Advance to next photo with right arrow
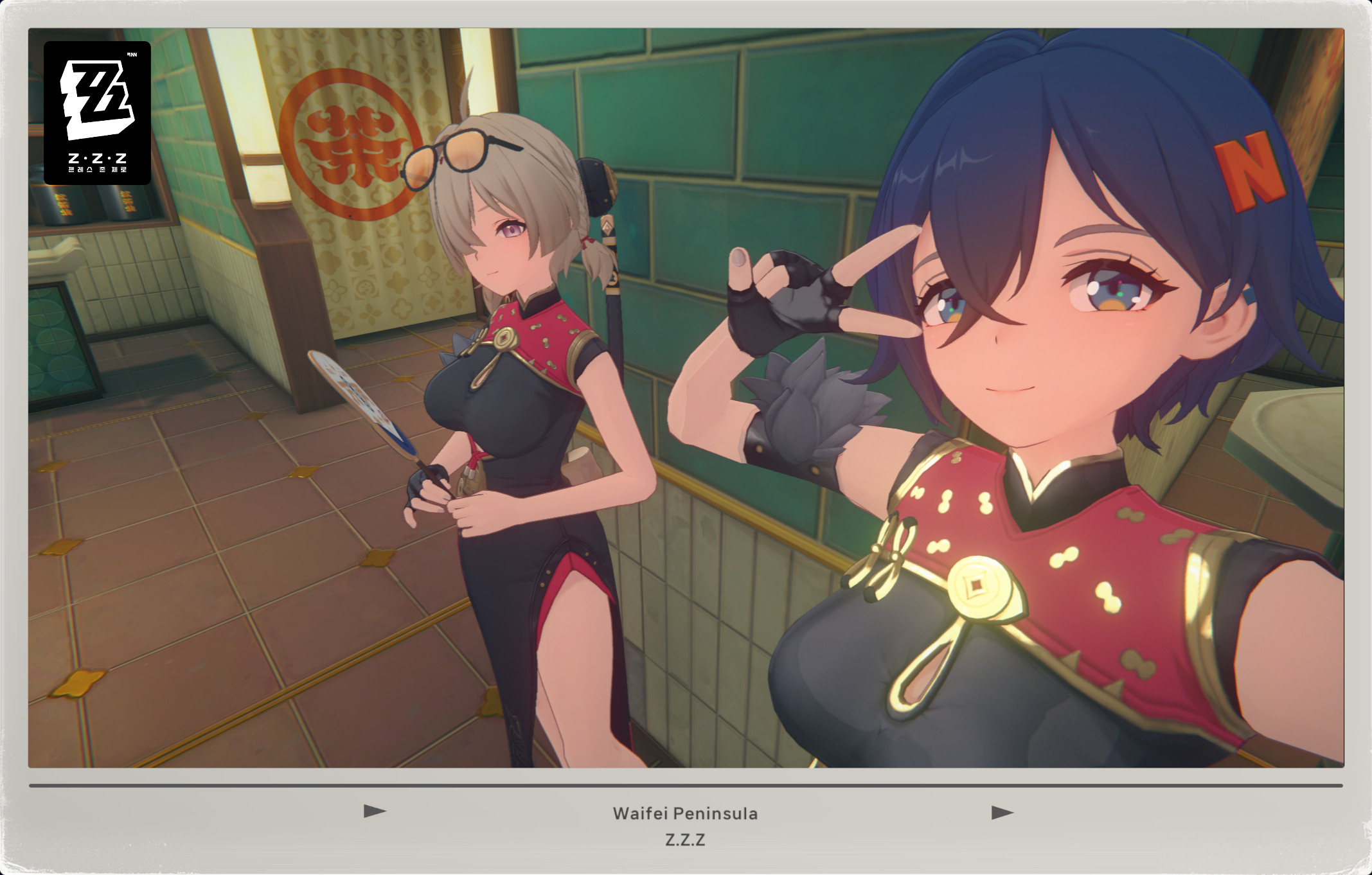This screenshot has width=1372, height=875. coord(1000,811)
